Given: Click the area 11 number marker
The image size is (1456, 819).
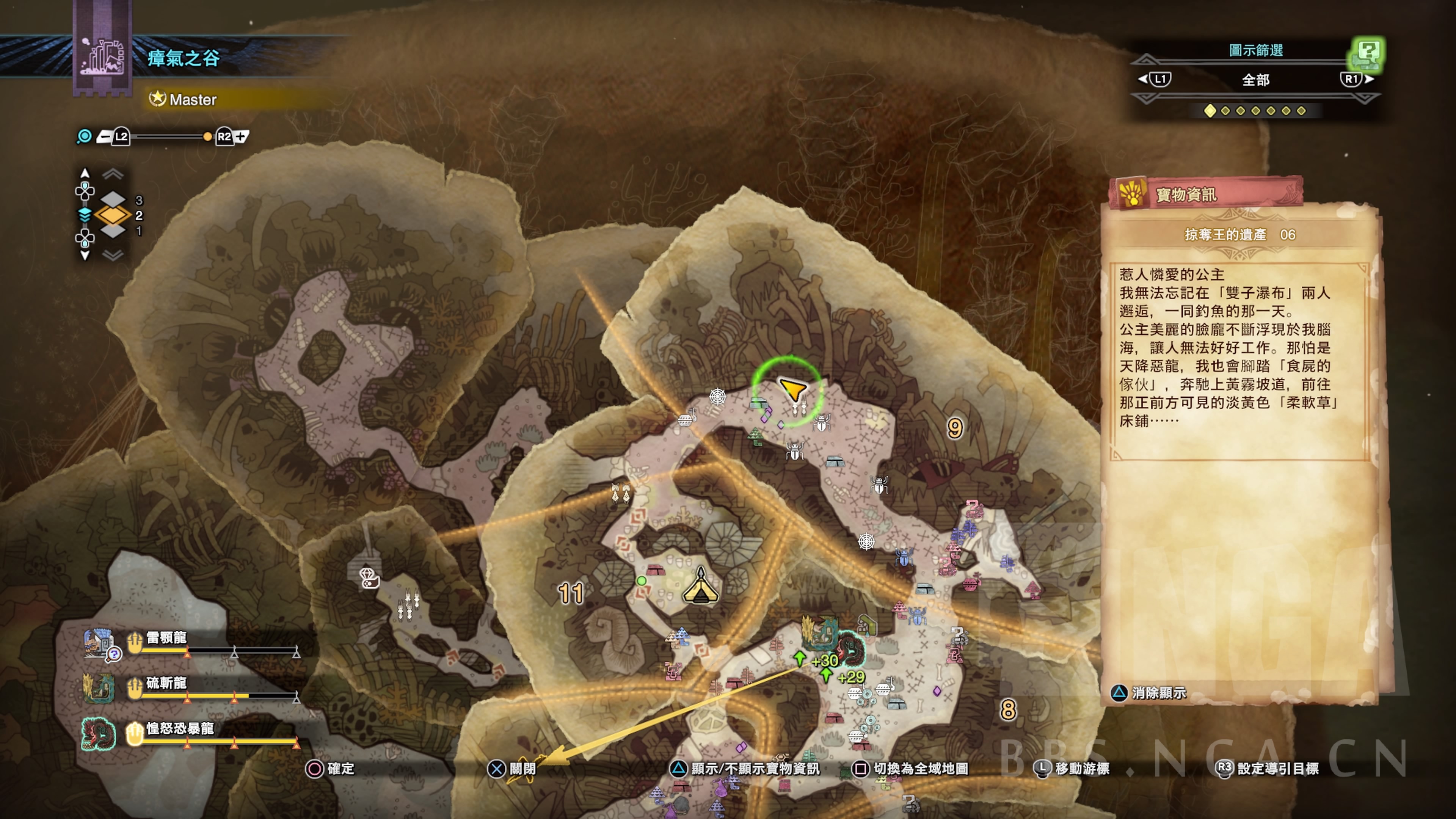Looking at the screenshot, I should click(570, 593).
